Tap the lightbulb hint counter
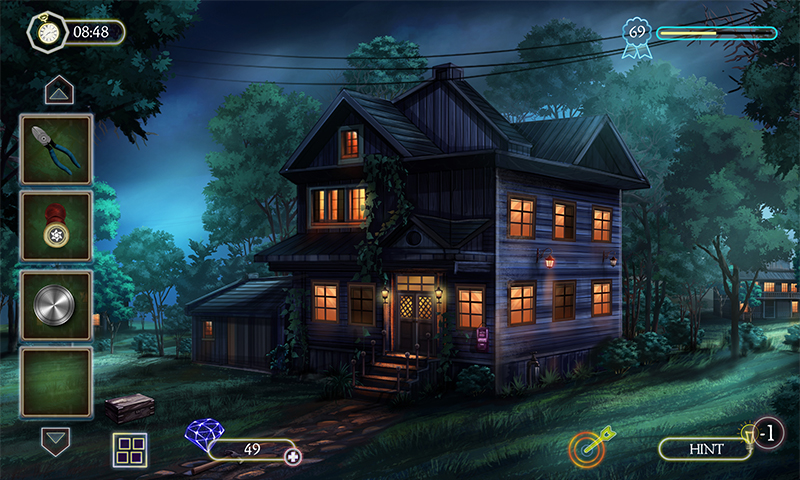 coord(764,433)
